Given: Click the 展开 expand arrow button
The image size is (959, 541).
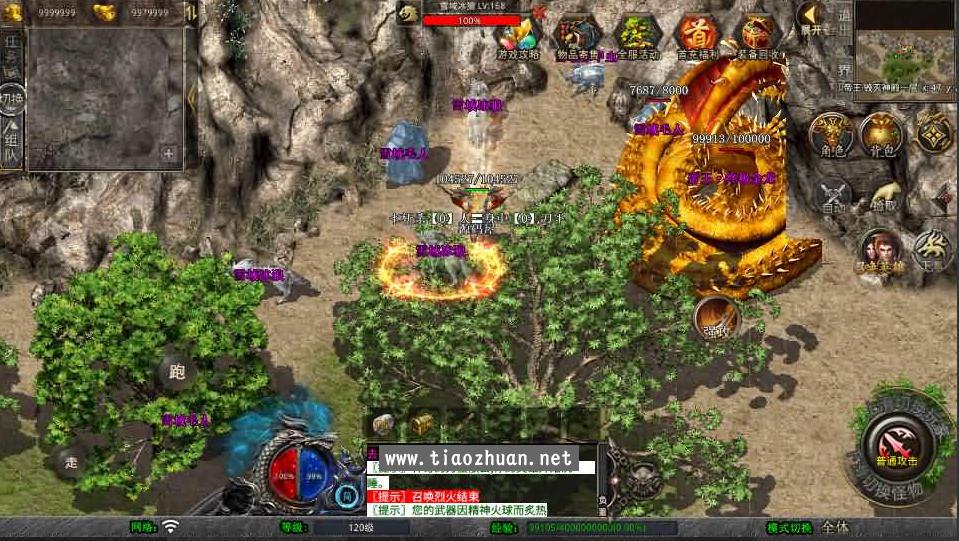Looking at the screenshot, I should tap(810, 17).
